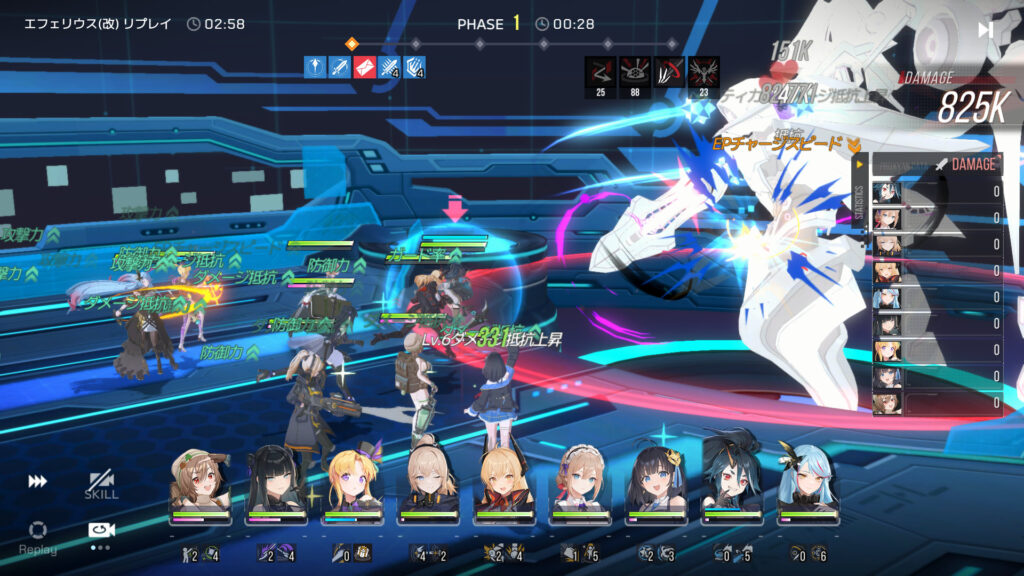Speed up the battle with fast-forward arrows
Viewport: 1024px width, 576px height.
(37, 481)
